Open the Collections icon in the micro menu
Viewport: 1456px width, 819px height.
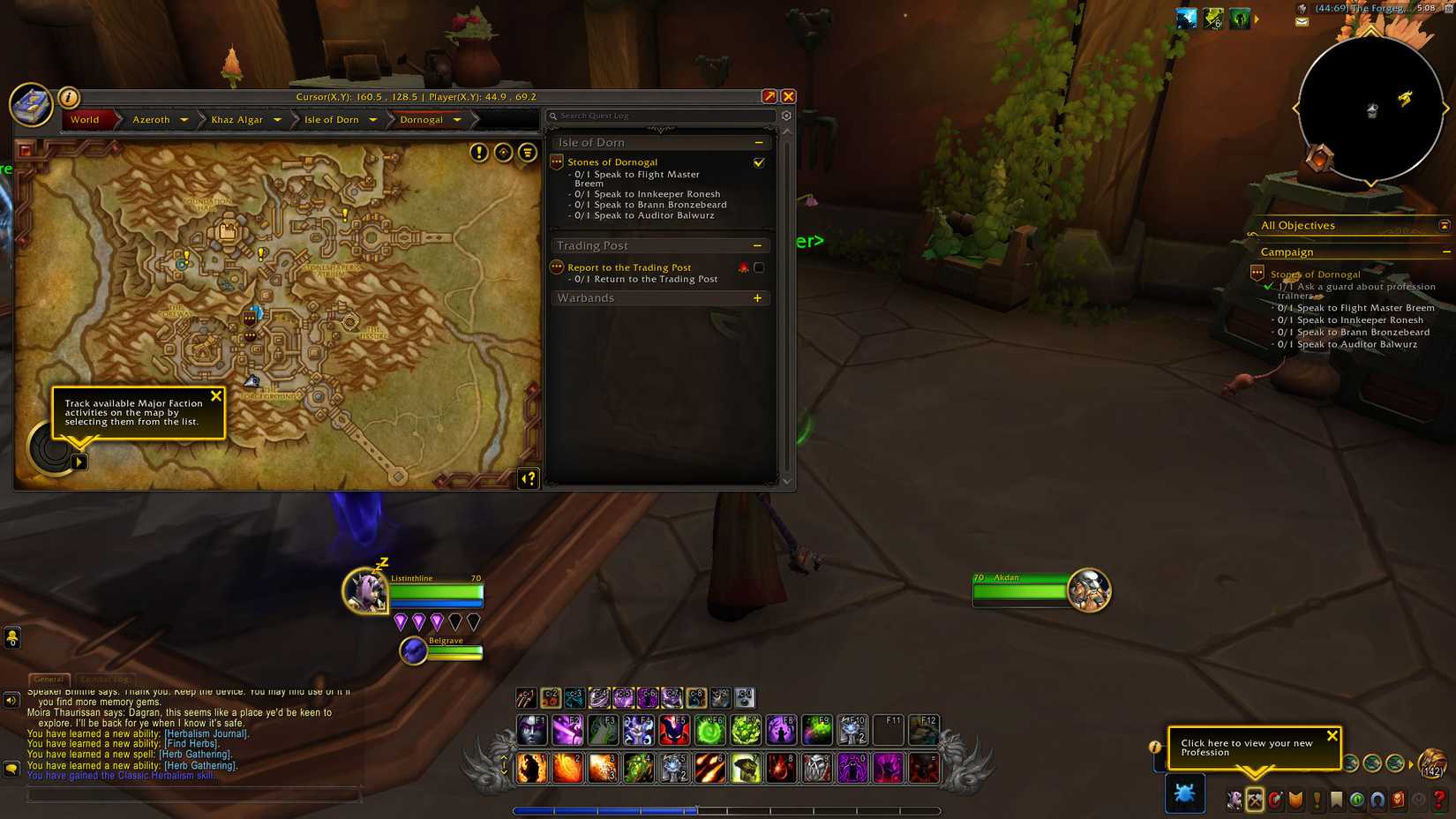(1377, 800)
